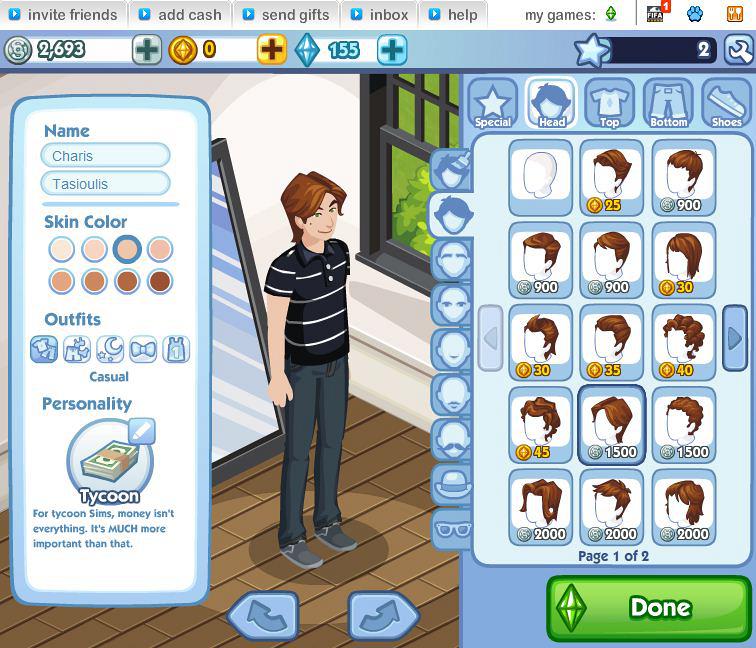Add more Simoleons with the plus button

coord(147,49)
